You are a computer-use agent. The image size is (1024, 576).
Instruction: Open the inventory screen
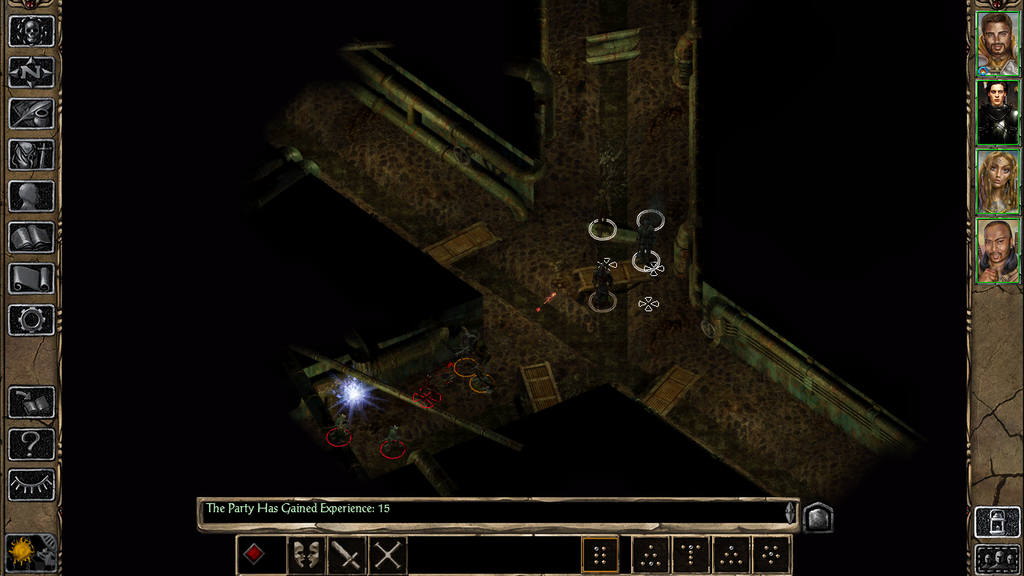coord(31,155)
